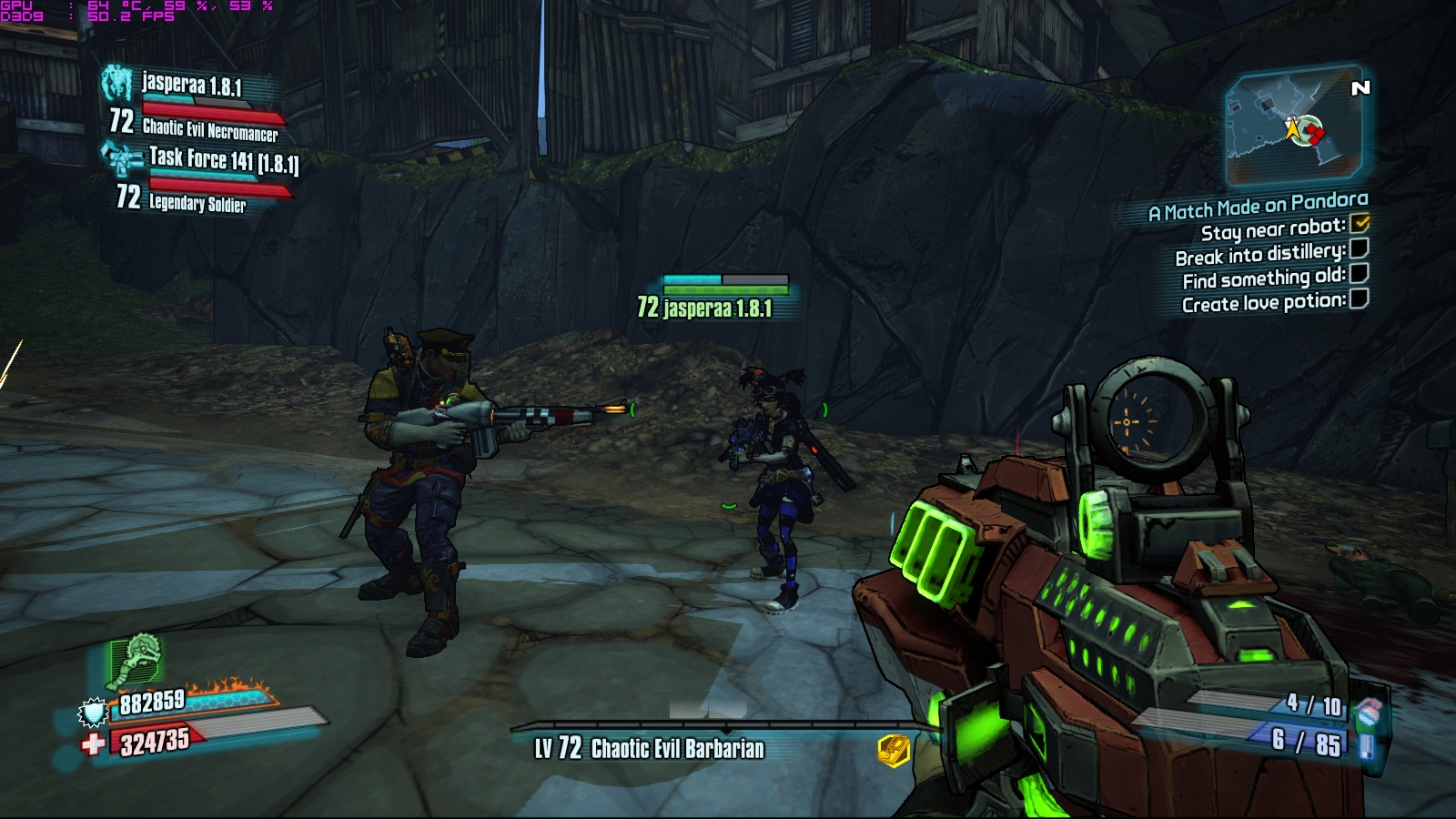Choose Task Force 141 party member entry
The image size is (1456, 819).
tap(222, 161)
